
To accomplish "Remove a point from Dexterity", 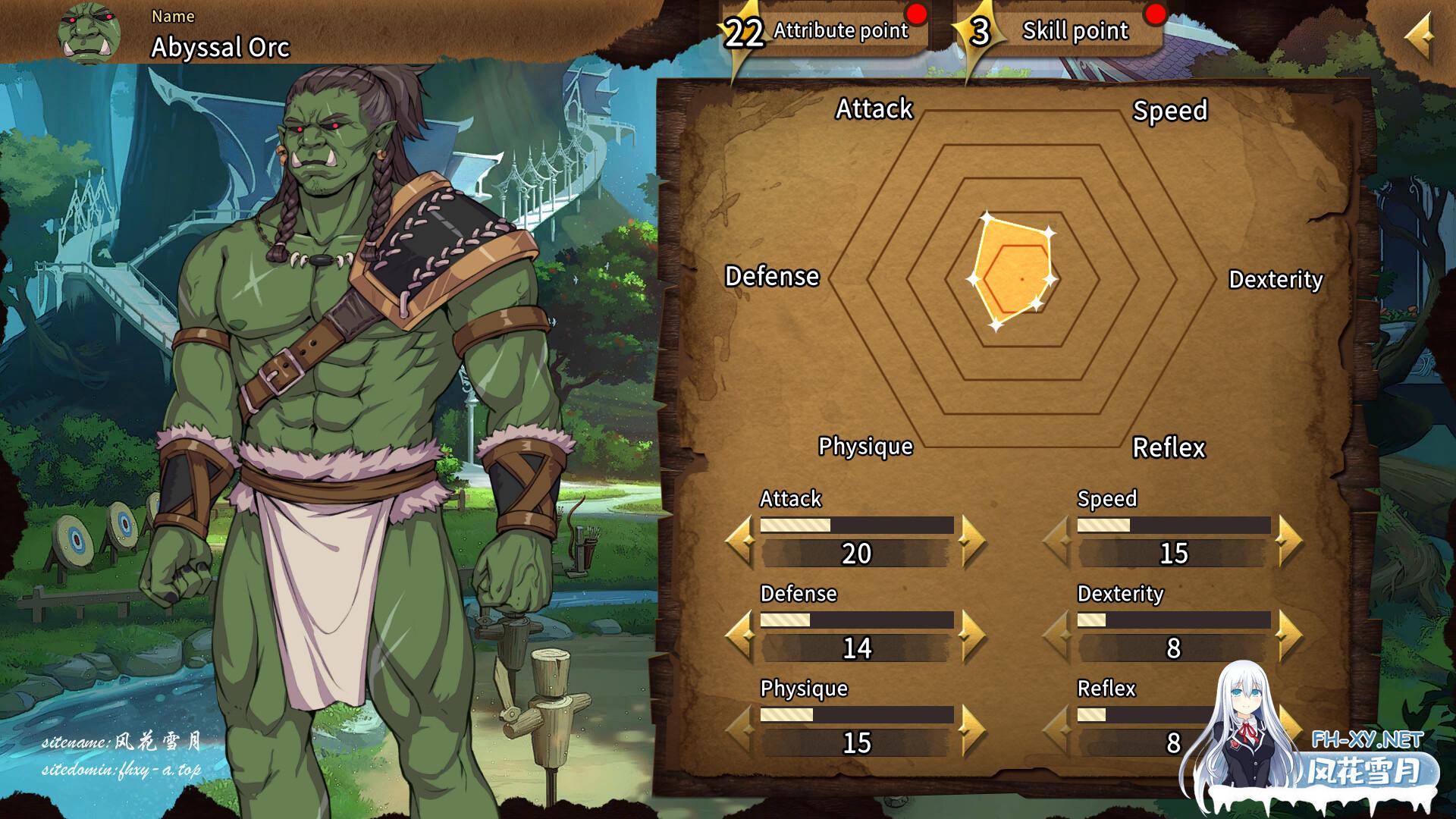I will click(x=1059, y=635).
